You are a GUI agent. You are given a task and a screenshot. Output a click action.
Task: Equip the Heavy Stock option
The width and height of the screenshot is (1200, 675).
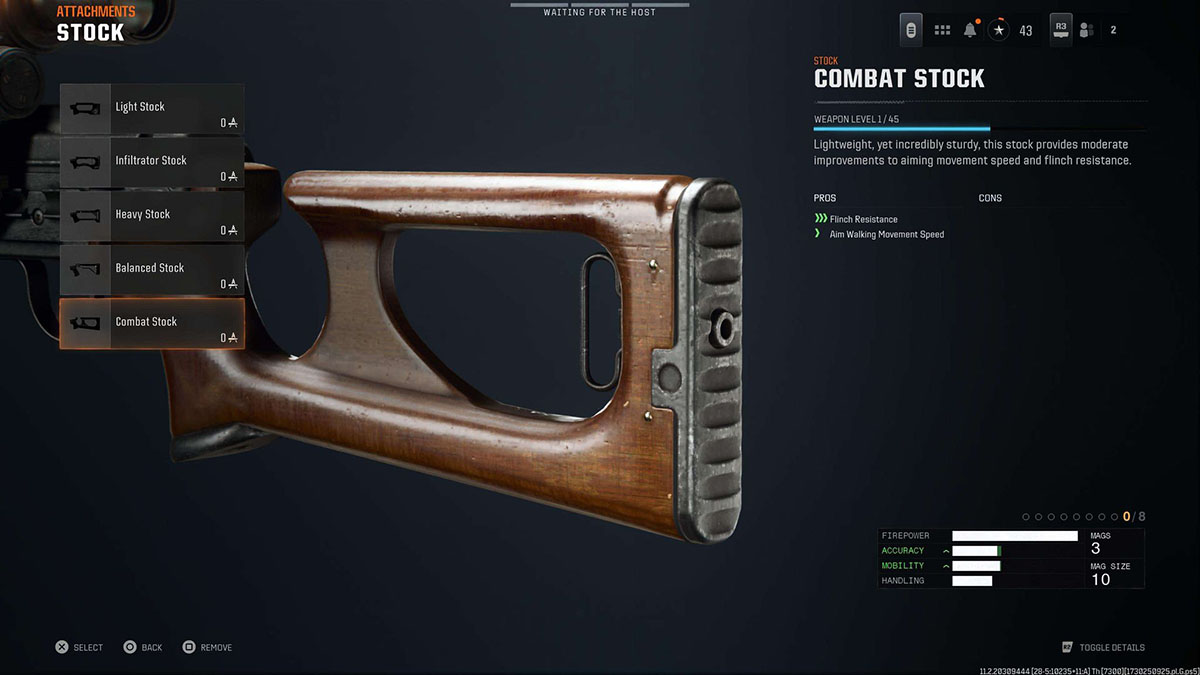[x=152, y=216]
